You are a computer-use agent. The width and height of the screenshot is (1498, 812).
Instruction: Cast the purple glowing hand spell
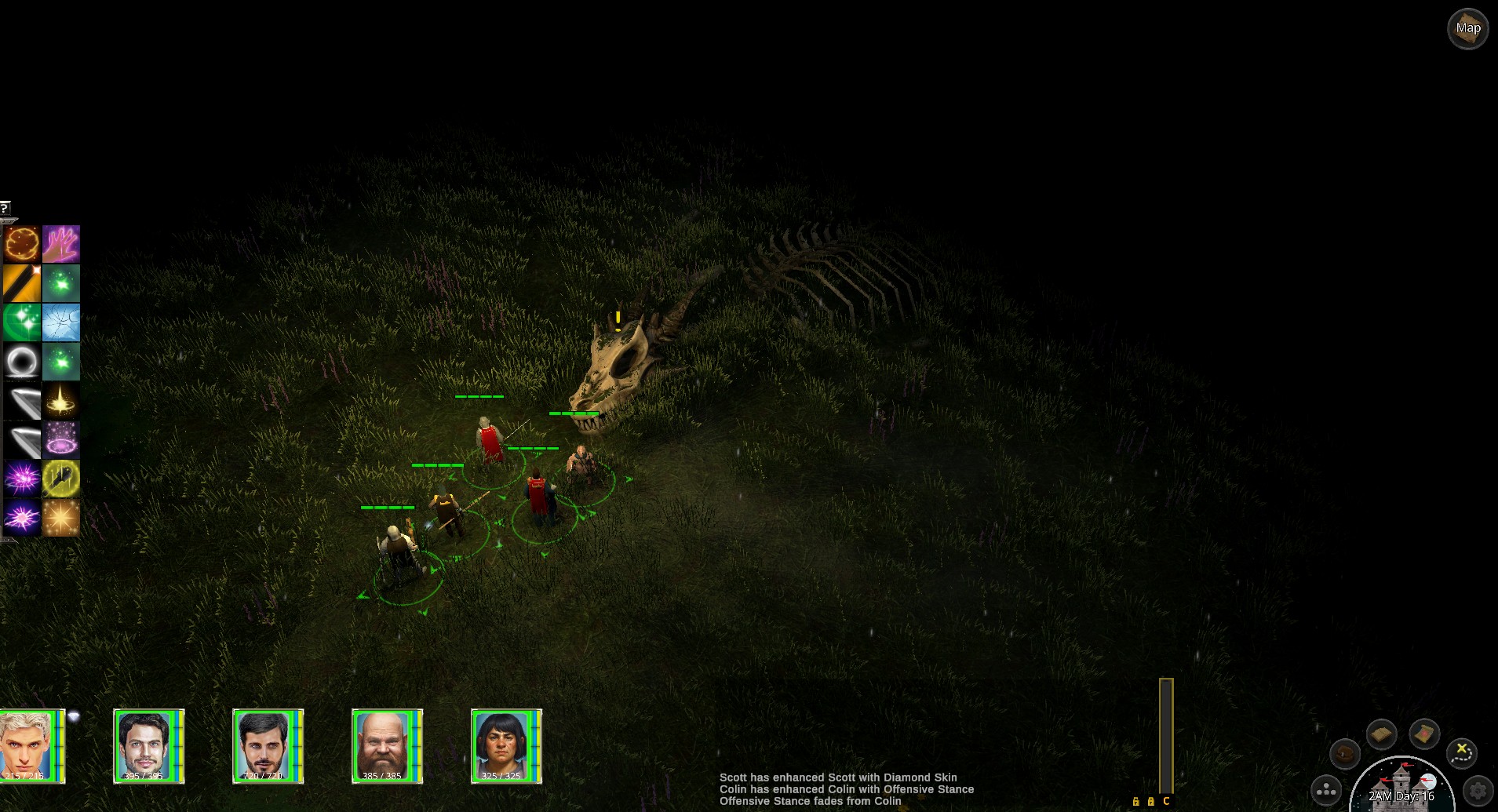(x=61, y=244)
